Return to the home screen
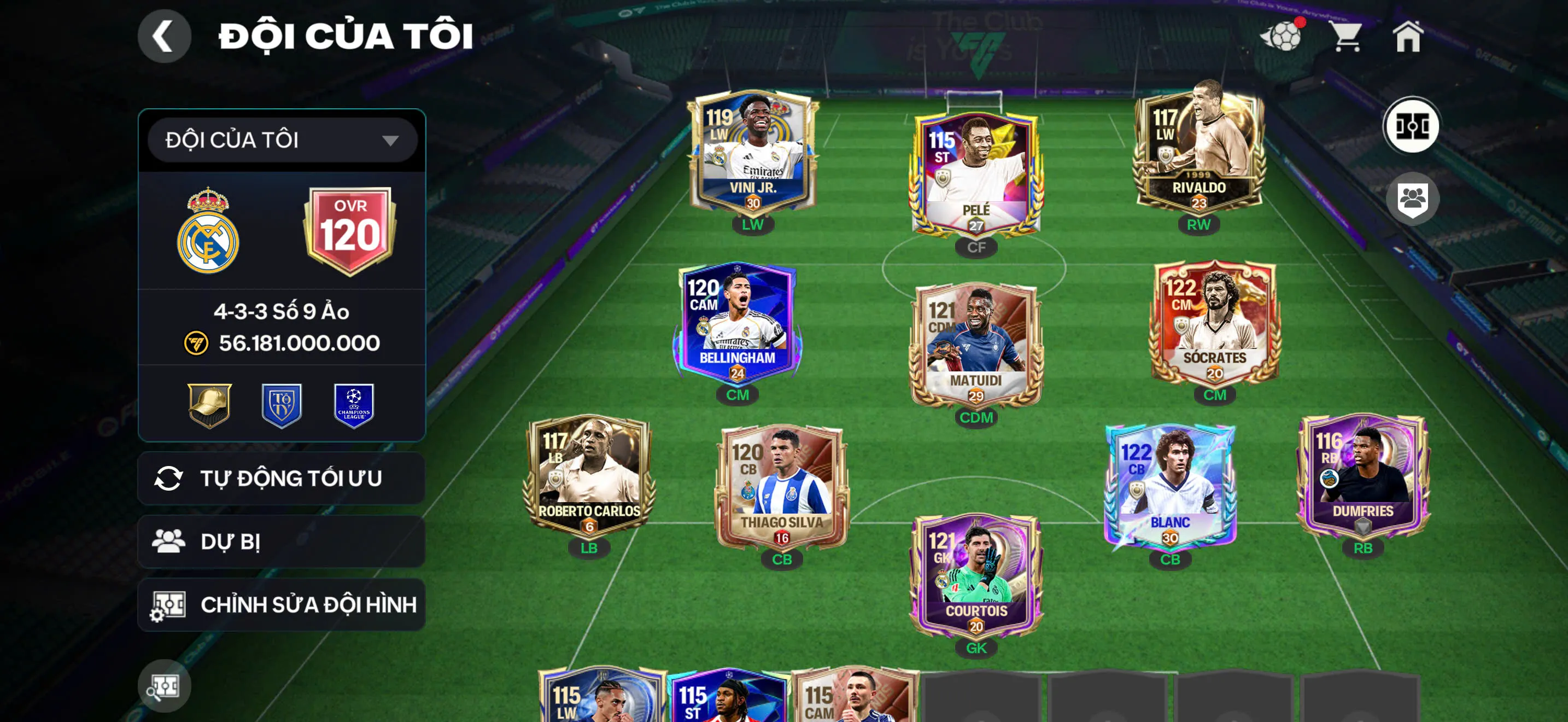Screen dimensions: 1568x722 (1408, 37)
